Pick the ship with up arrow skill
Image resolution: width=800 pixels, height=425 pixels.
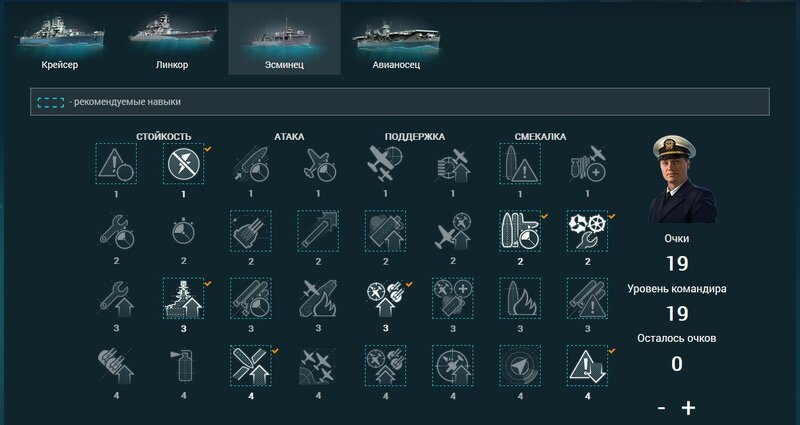coord(183,298)
